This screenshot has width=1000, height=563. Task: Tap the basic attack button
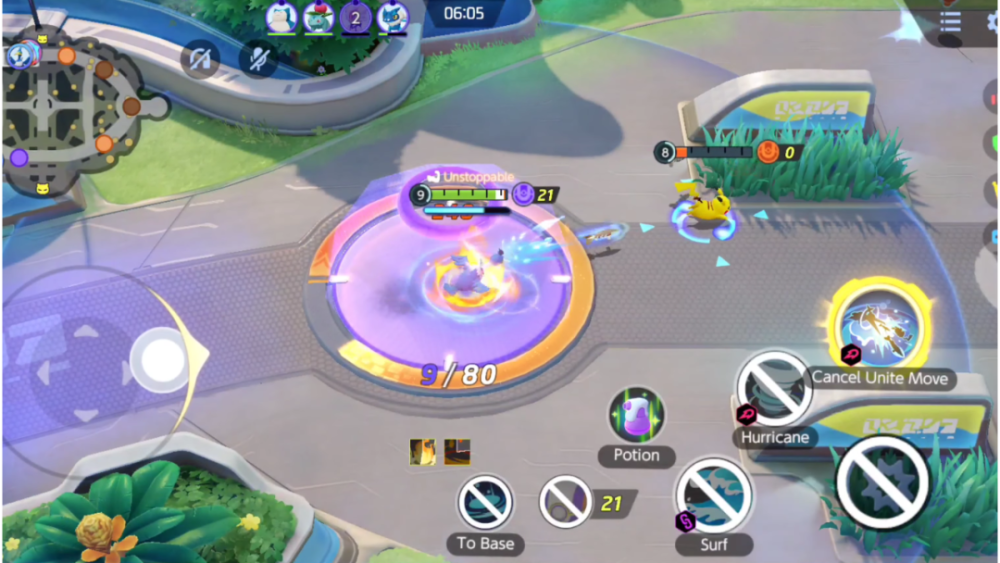(881, 482)
